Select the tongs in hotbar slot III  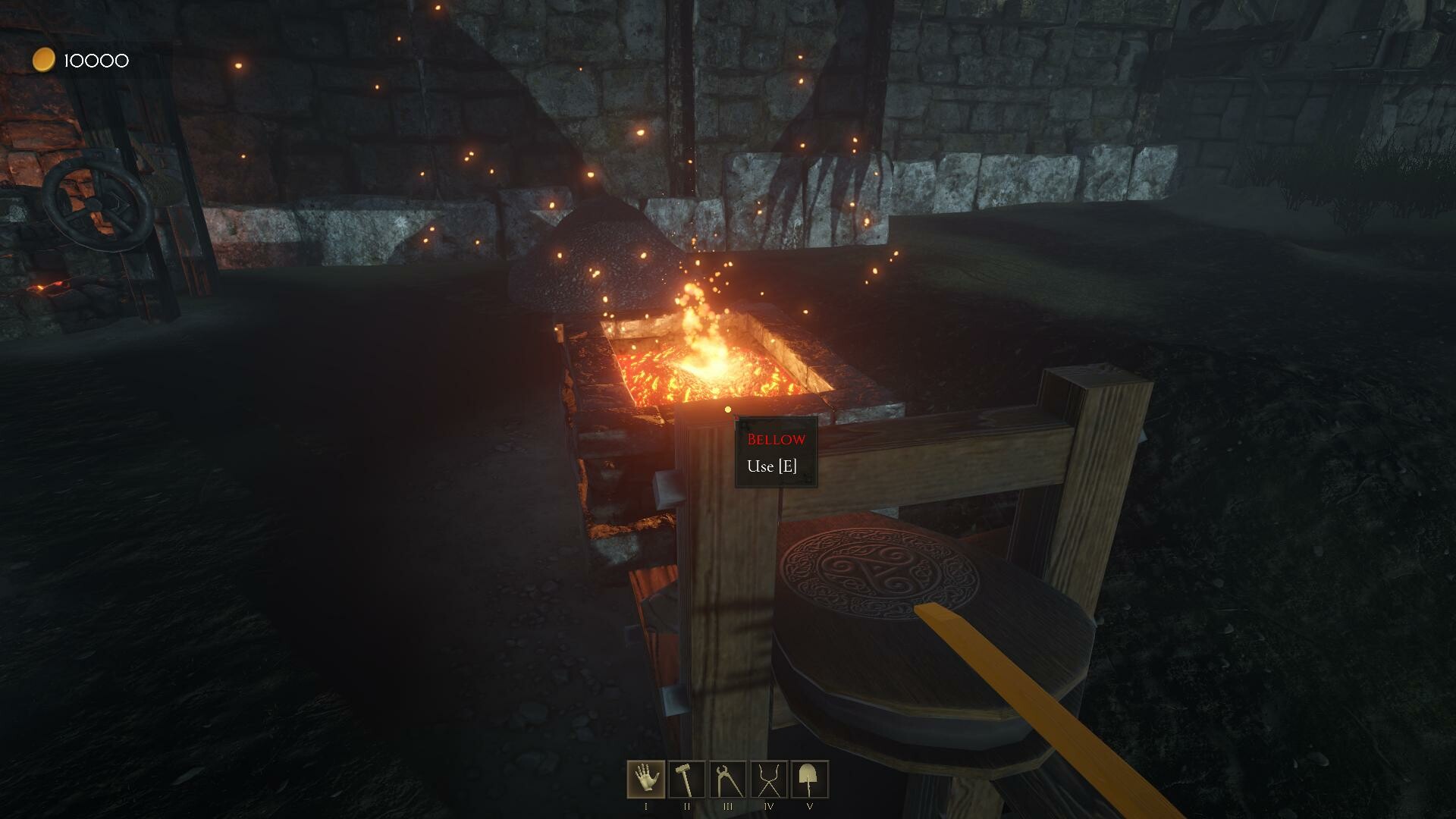coord(726,777)
